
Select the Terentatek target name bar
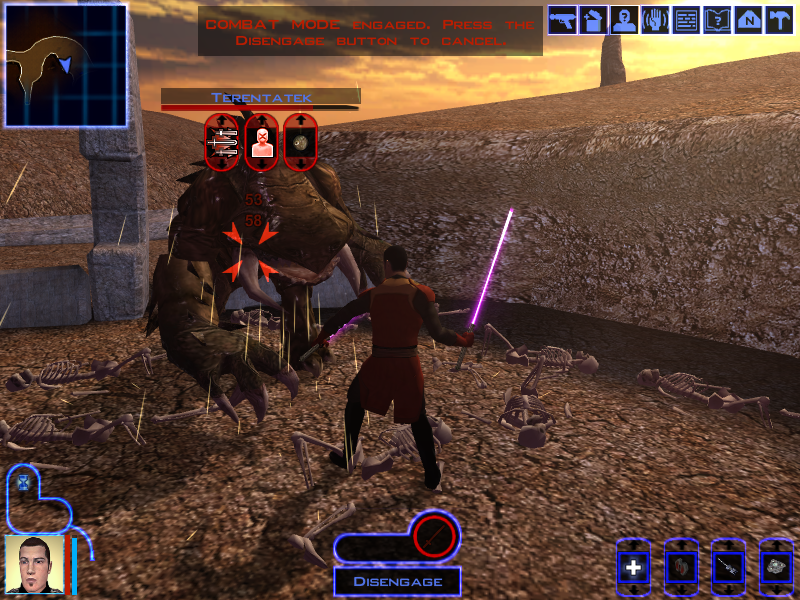[x=261, y=98]
